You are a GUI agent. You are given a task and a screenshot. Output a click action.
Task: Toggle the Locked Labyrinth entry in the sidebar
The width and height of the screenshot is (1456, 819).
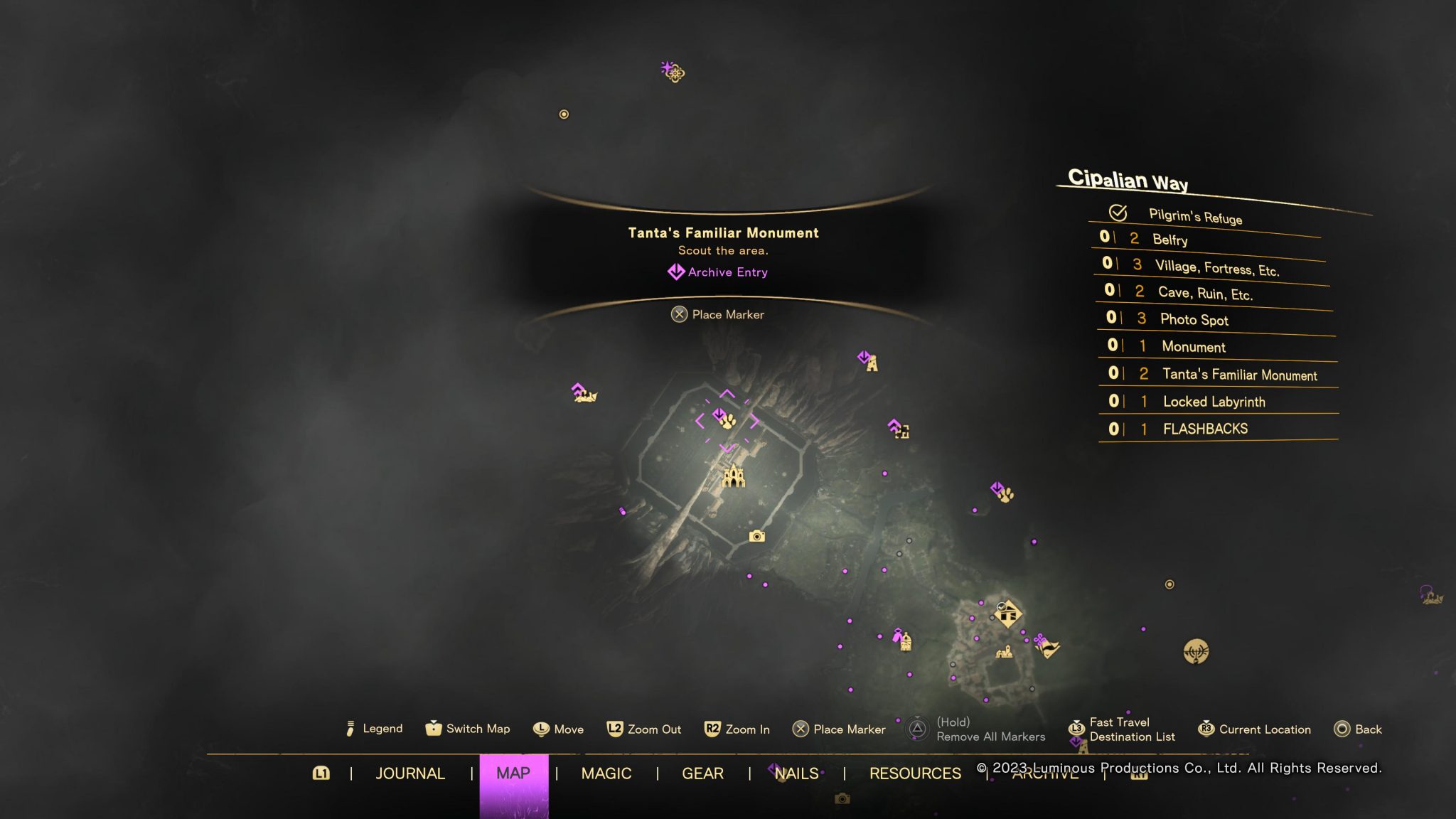[x=1214, y=402]
